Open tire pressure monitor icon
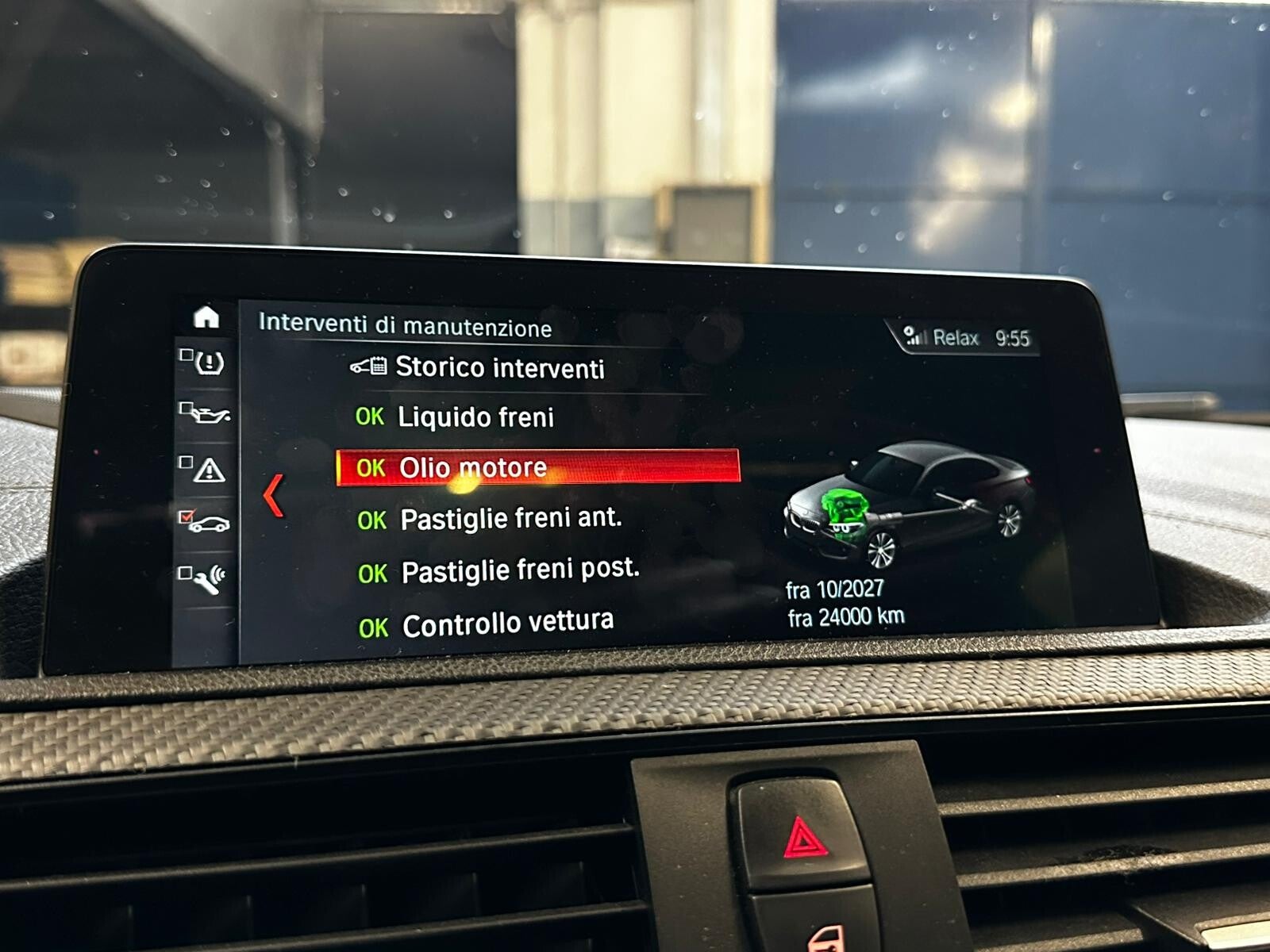The height and width of the screenshot is (952, 1270). pos(208,363)
